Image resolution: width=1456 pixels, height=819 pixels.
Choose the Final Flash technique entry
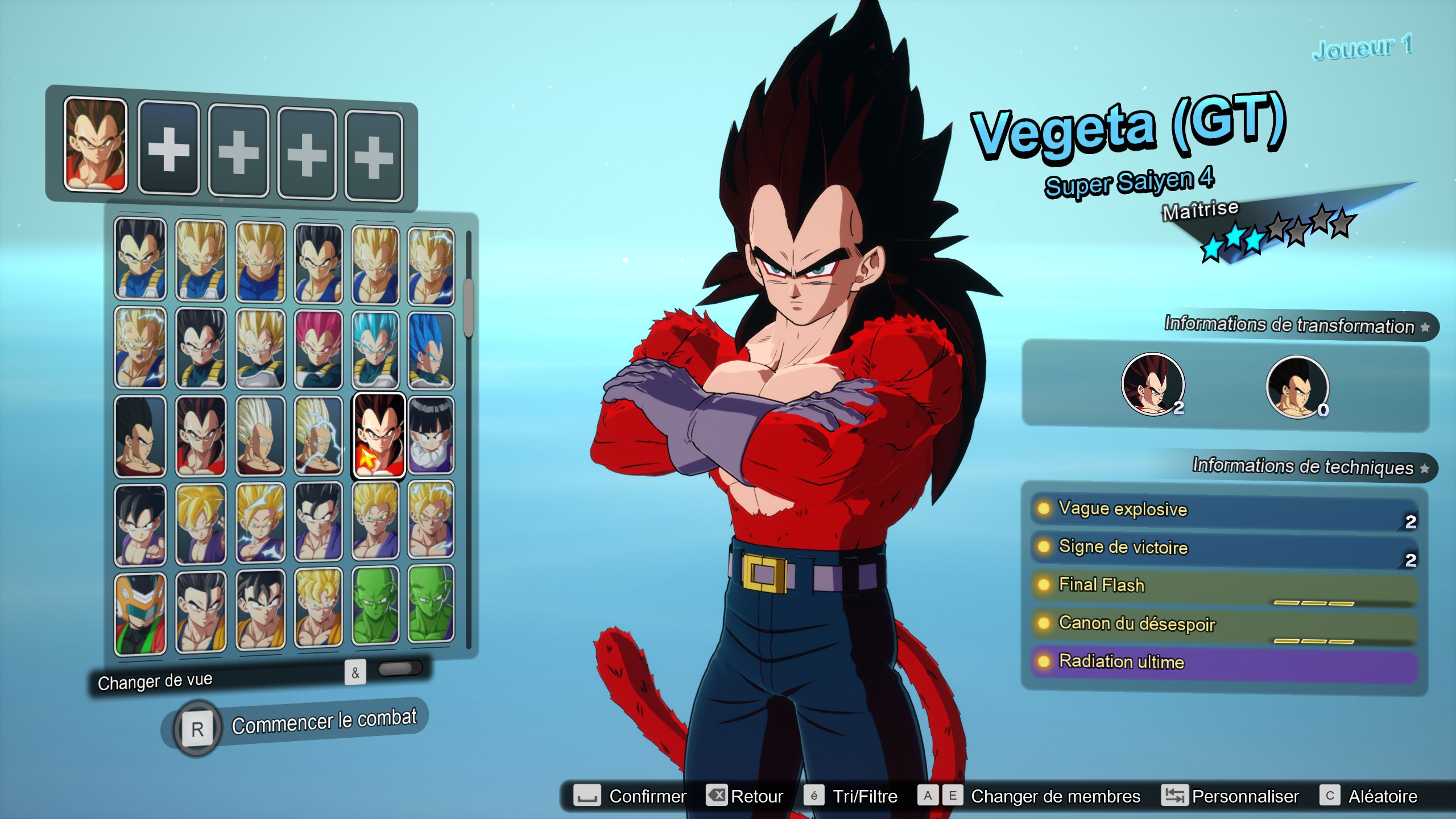coord(1223,586)
